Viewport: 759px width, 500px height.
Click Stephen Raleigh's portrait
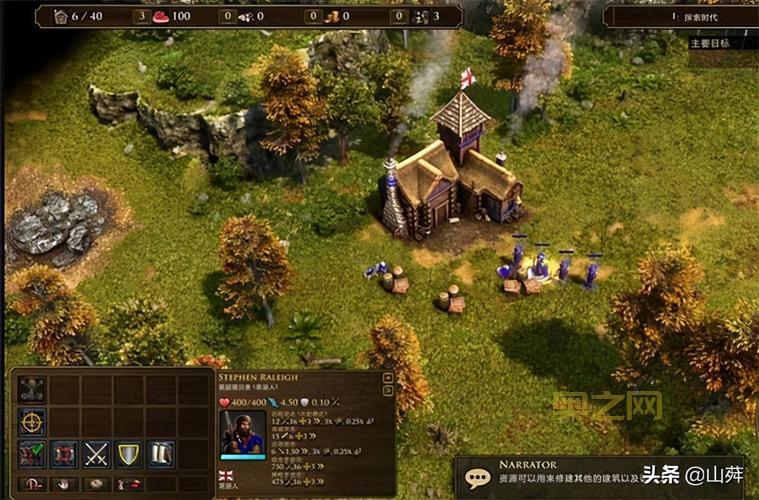click(x=241, y=432)
